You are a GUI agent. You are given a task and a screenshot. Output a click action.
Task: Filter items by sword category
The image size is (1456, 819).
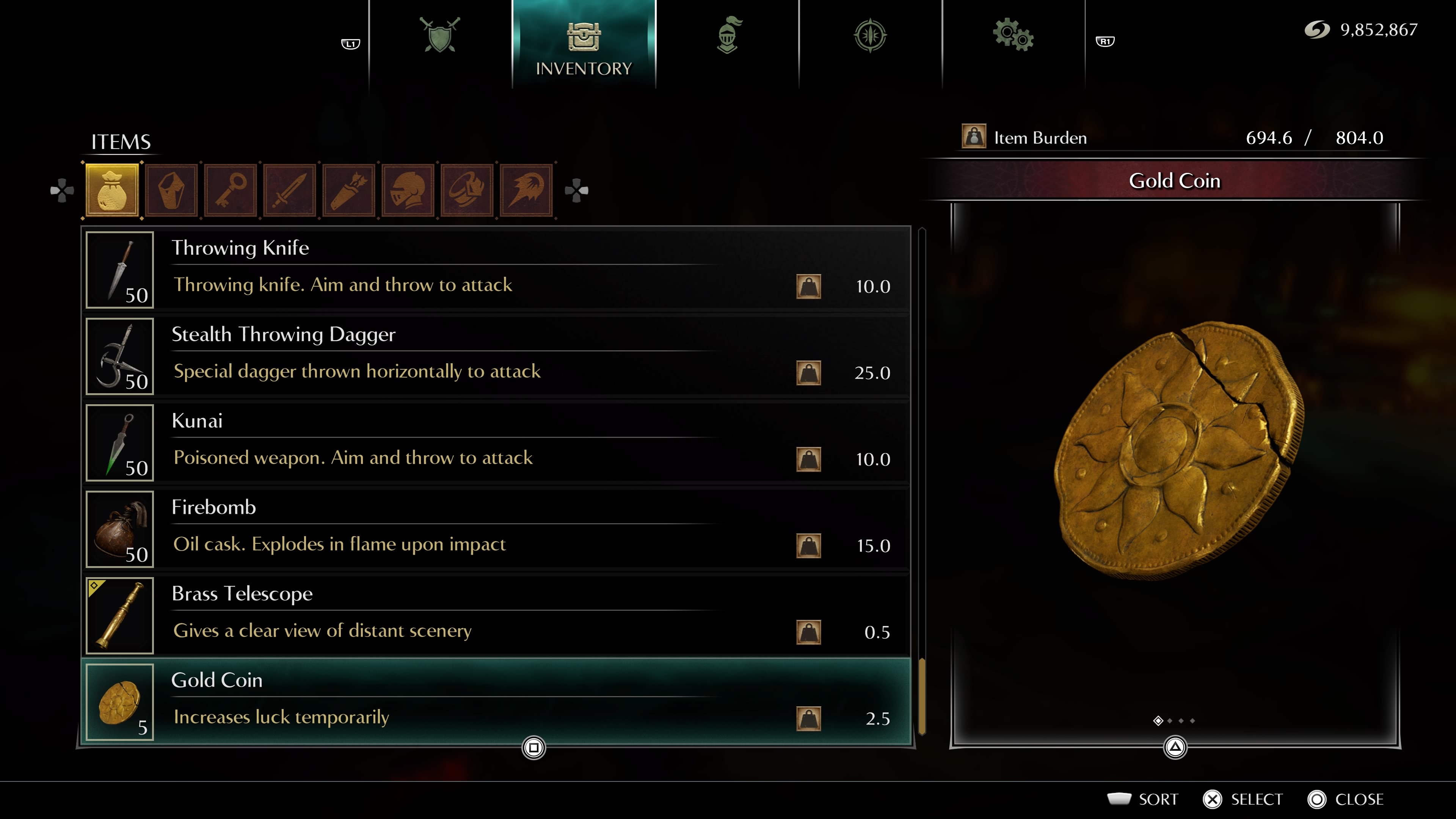click(289, 190)
